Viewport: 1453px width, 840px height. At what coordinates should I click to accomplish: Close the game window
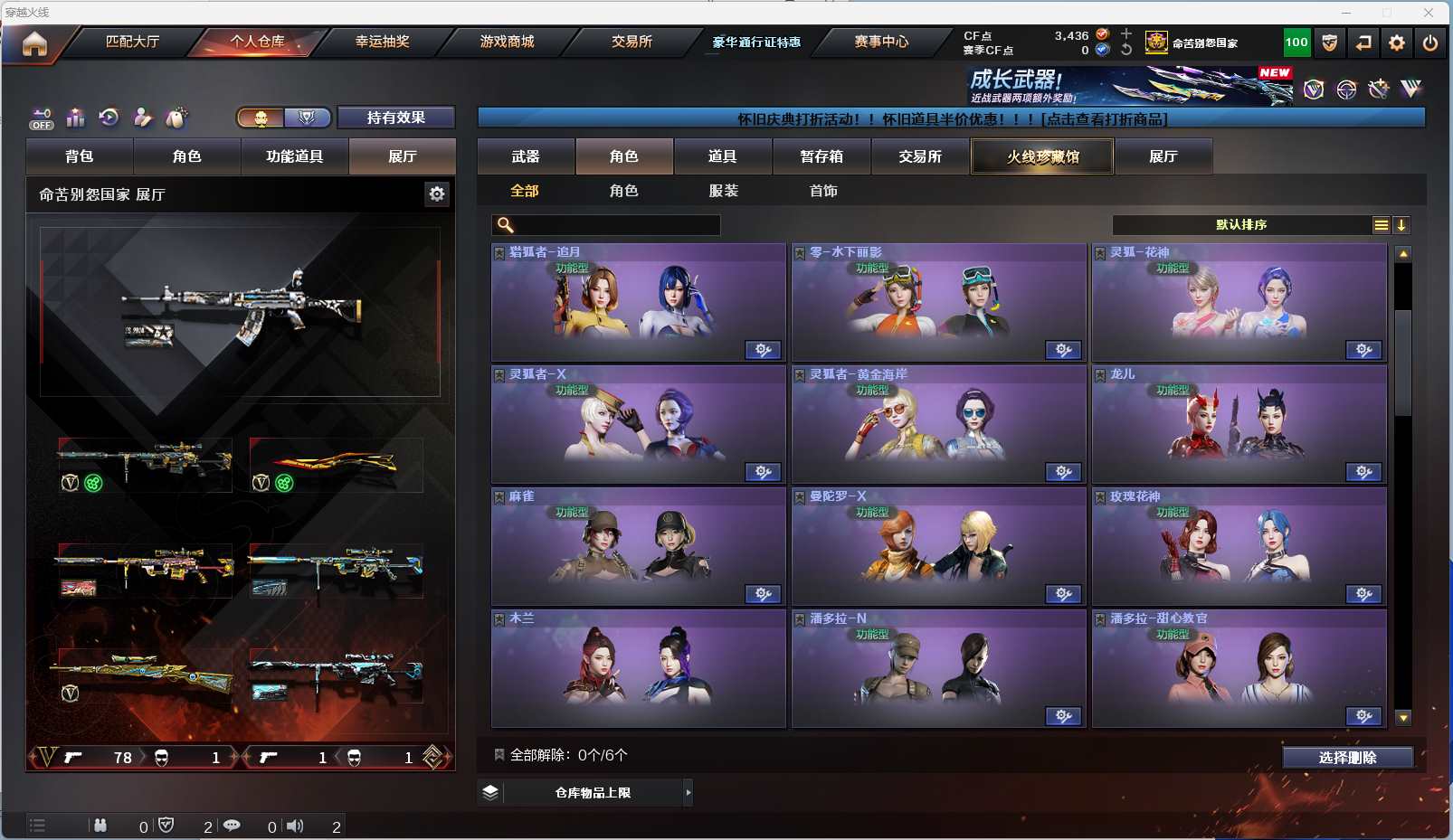click(1428, 13)
